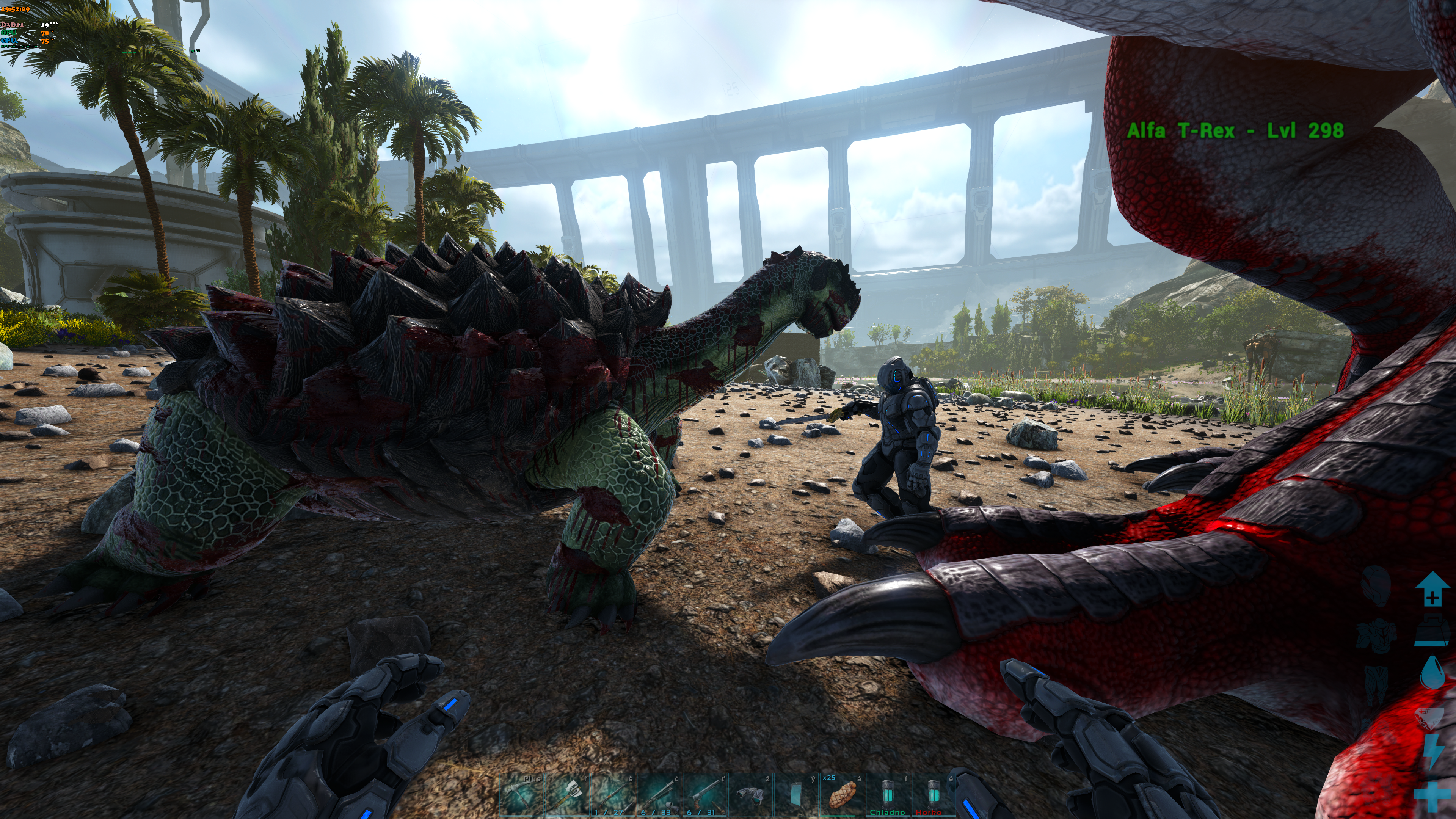Select the pickaxe hotbar slot

tap(521, 795)
